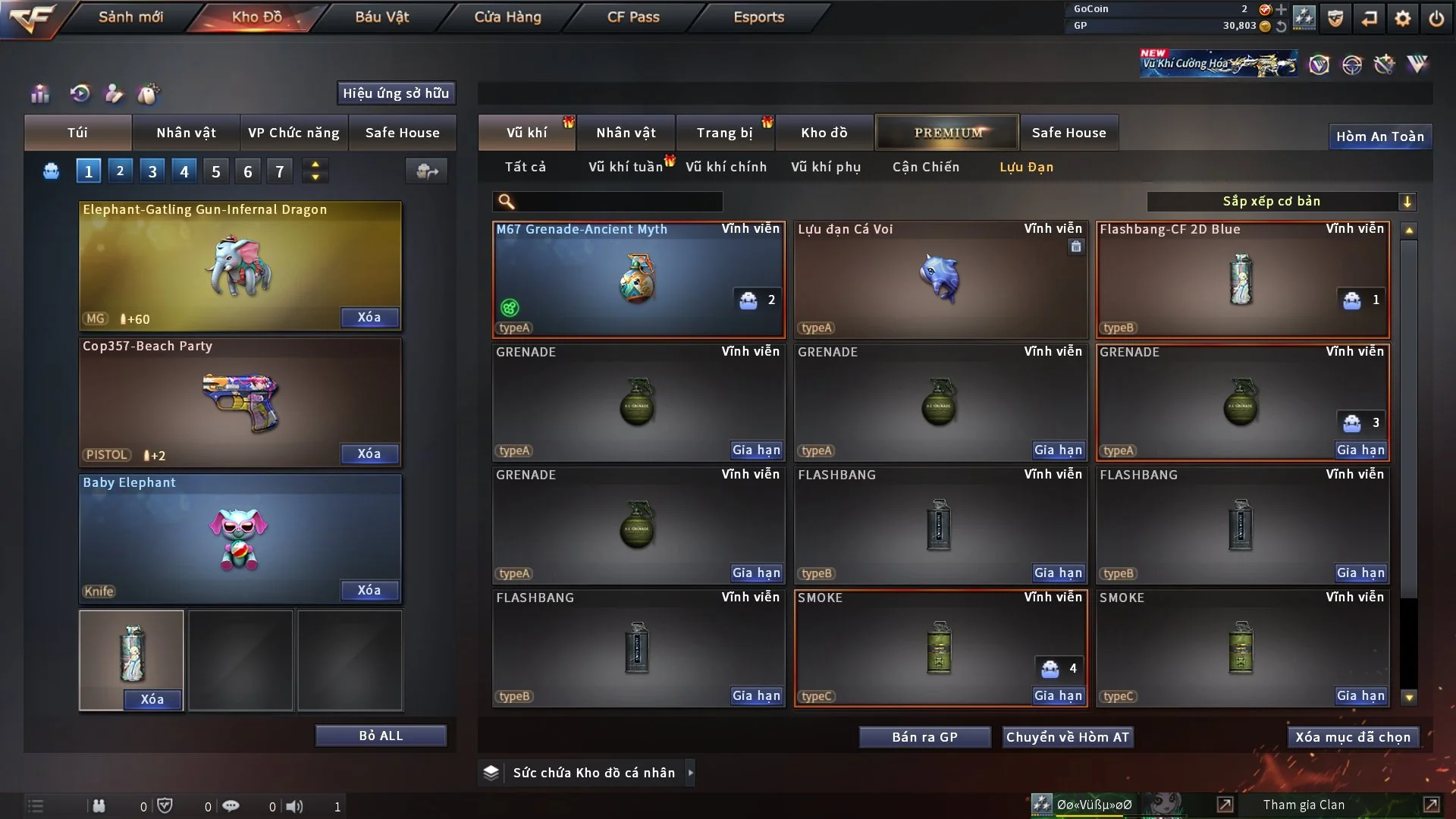Click the Bỏ ALL button
The width and height of the screenshot is (1456, 819).
[x=381, y=736]
